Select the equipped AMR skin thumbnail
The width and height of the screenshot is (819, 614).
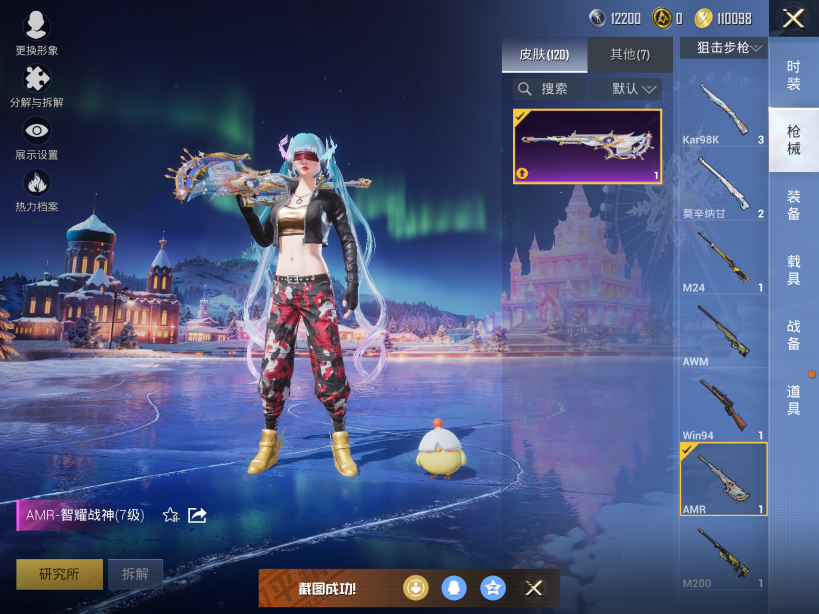pyautogui.click(x=587, y=147)
